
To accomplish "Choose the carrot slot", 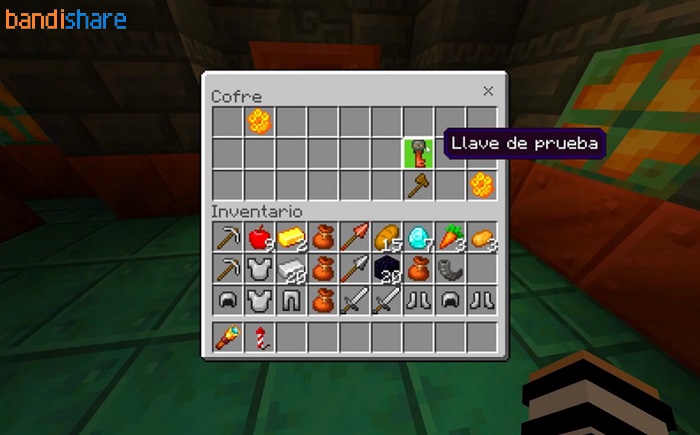I will pyautogui.click(x=451, y=237).
